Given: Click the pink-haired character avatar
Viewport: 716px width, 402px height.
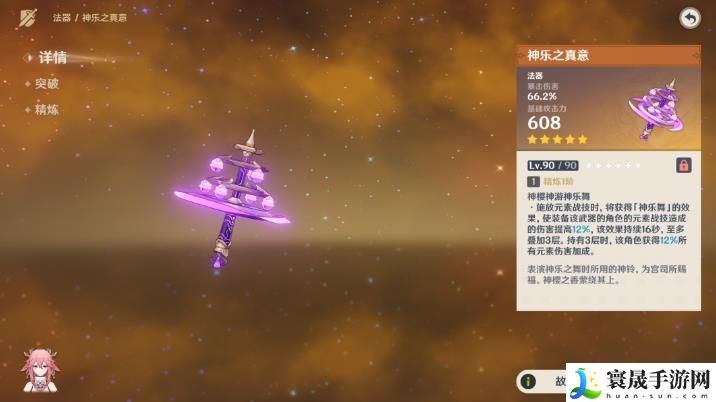Looking at the screenshot, I should click(x=41, y=371).
